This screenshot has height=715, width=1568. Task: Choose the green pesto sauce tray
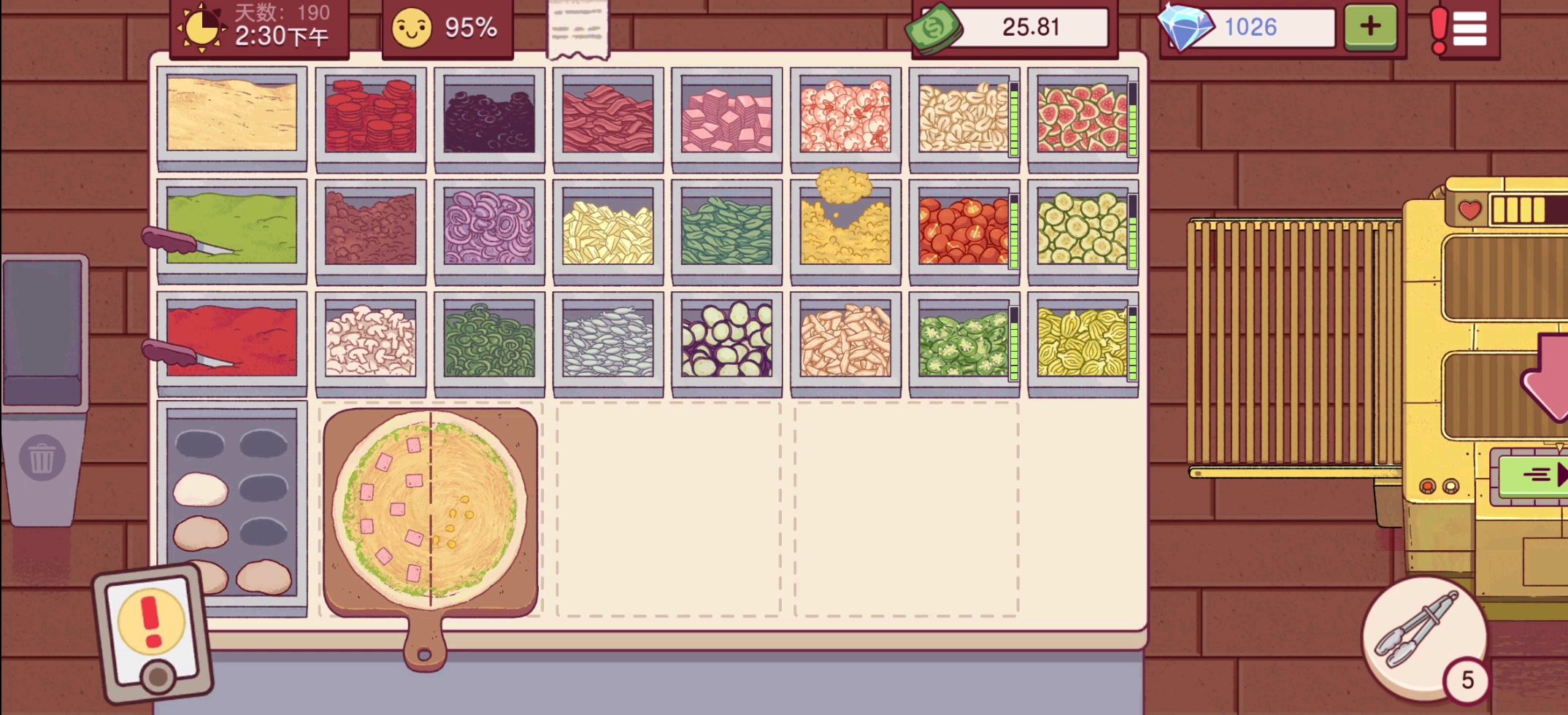click(x=232, y=226)
